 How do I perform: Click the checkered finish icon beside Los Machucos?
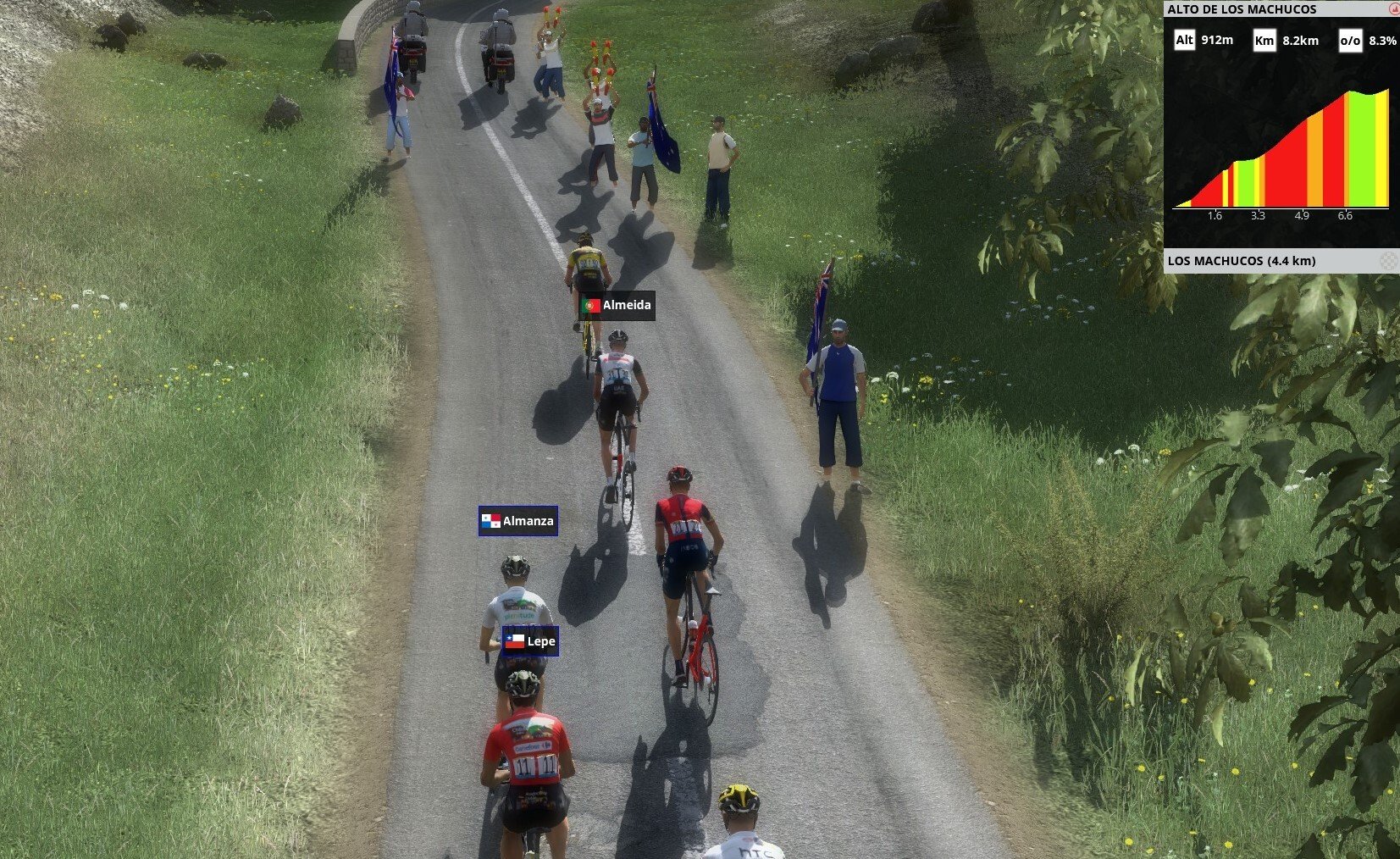click(x=1388, y=261)
